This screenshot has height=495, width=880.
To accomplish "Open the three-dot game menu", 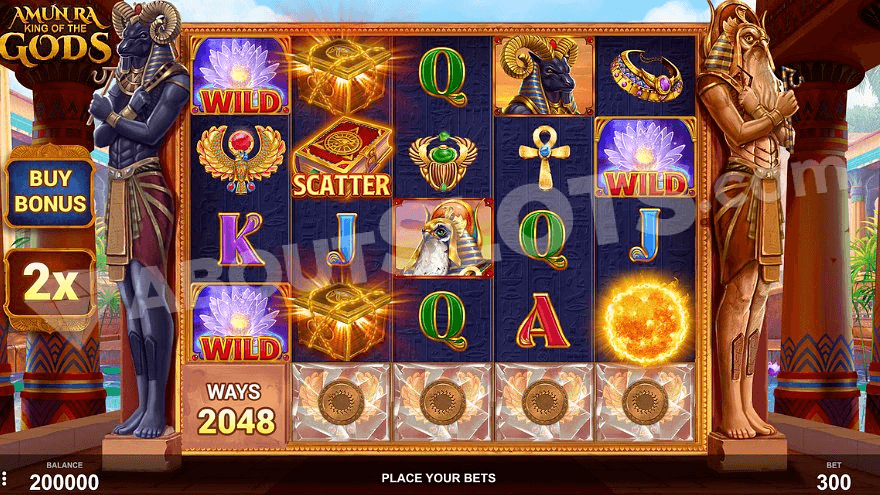I will click(x=4, y=478).
